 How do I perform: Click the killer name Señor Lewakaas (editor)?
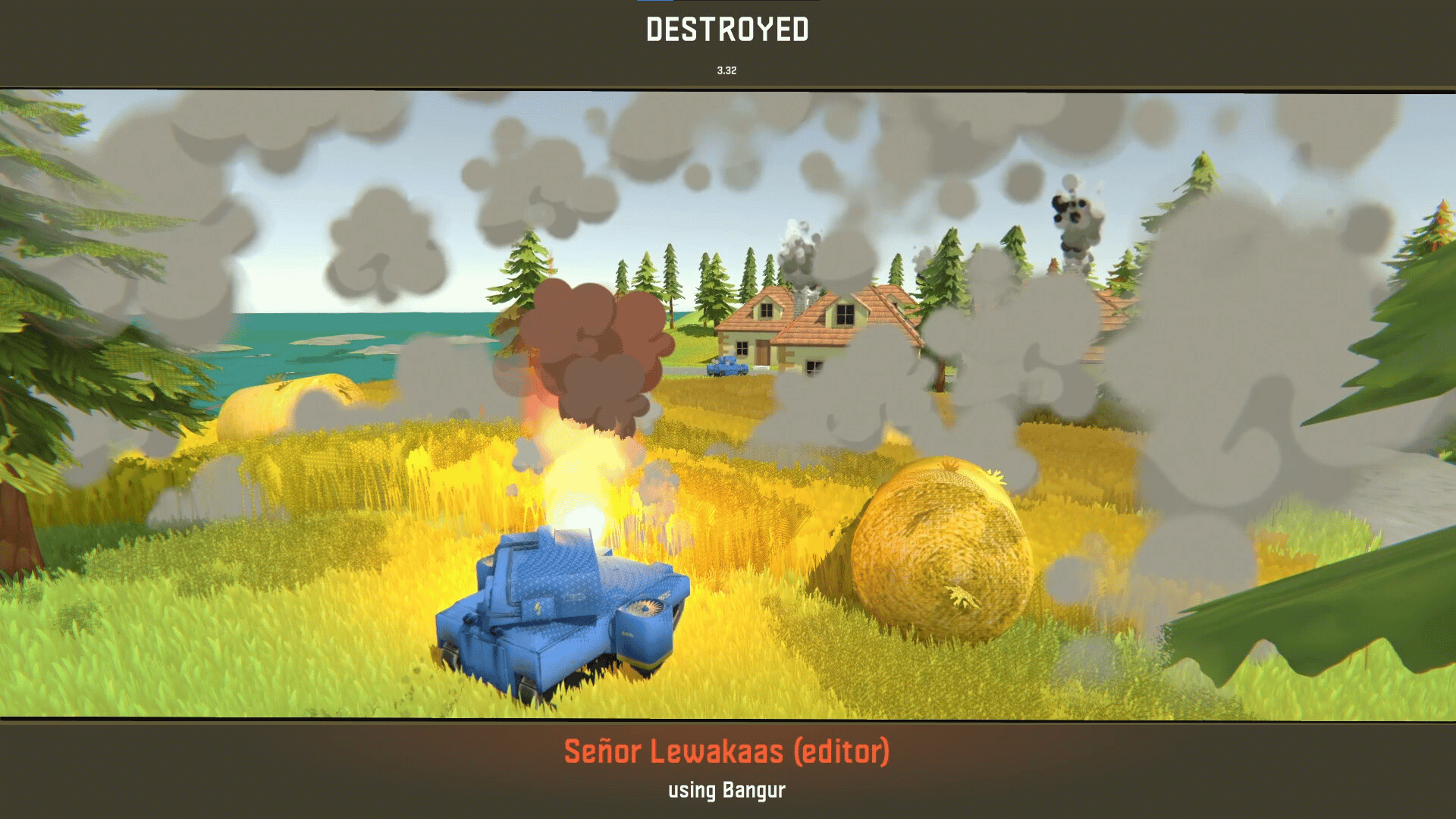click(x=726, y=753)
